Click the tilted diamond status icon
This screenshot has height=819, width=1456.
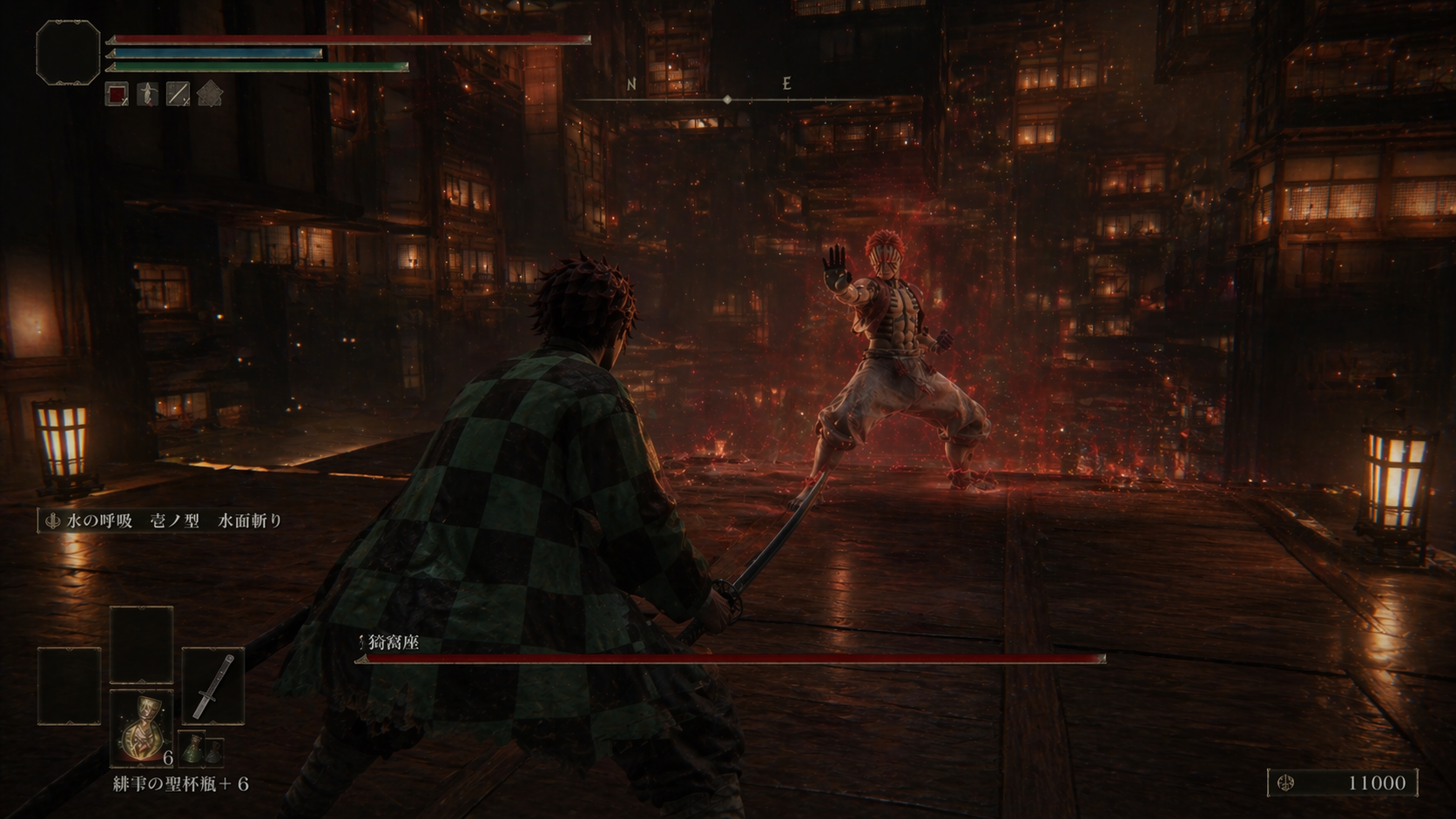[x=209, y=93]
